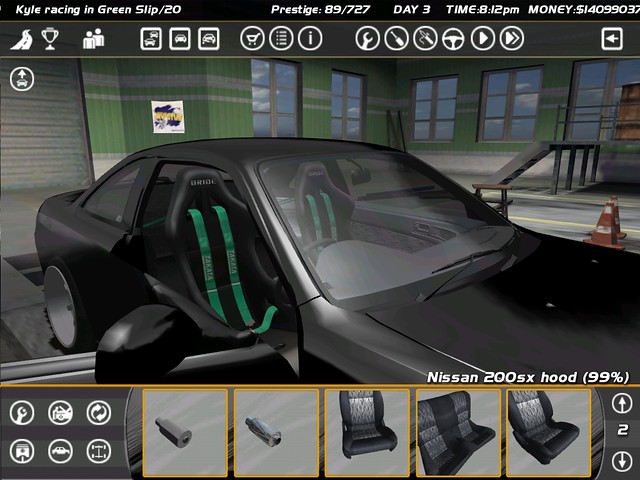Show the car info icon
Image resolution: width=640 pixels, height=480 pixels.
(x=310, y=39)
